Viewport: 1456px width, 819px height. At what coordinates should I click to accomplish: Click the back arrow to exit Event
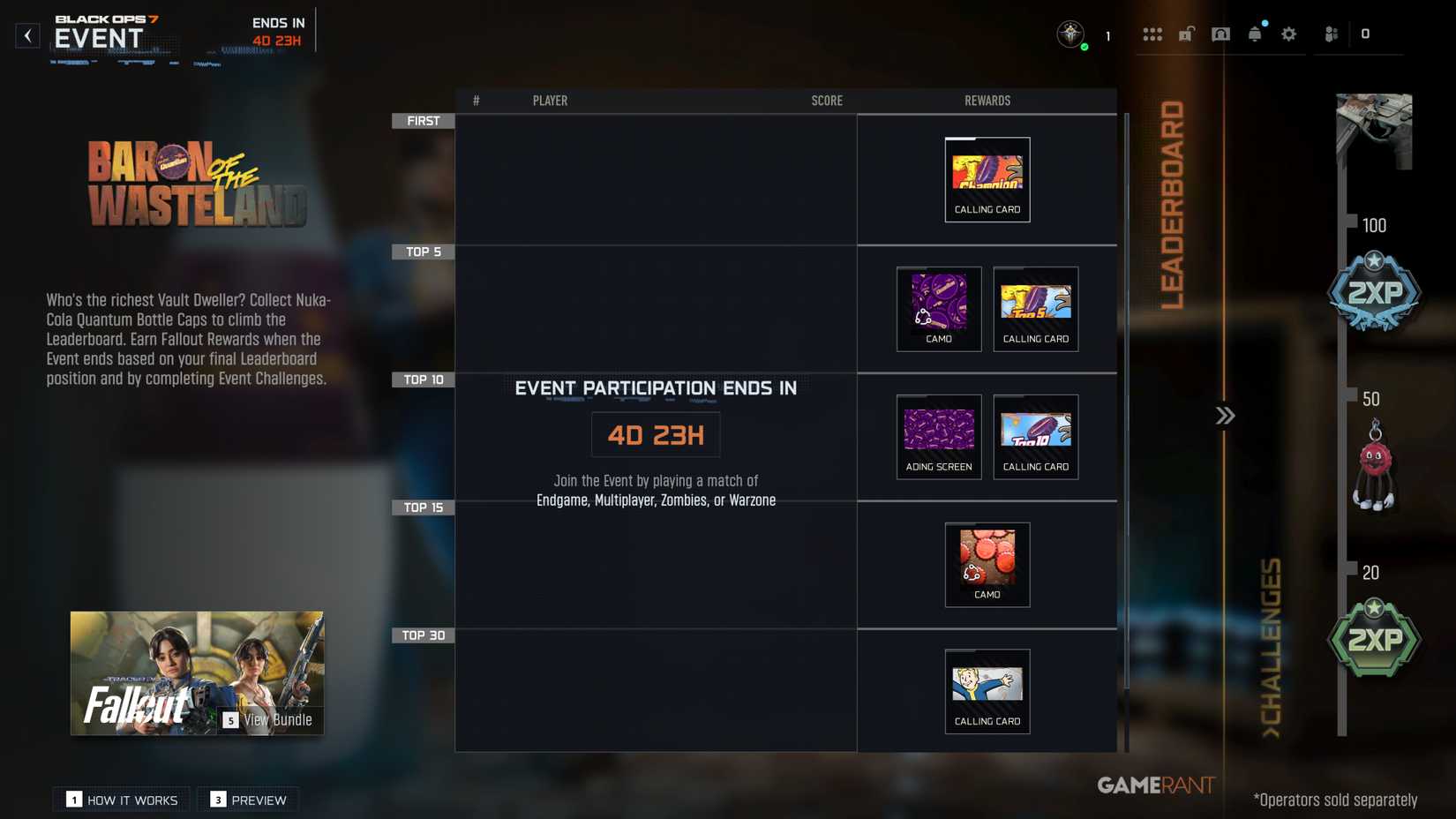tap(27, 35)
